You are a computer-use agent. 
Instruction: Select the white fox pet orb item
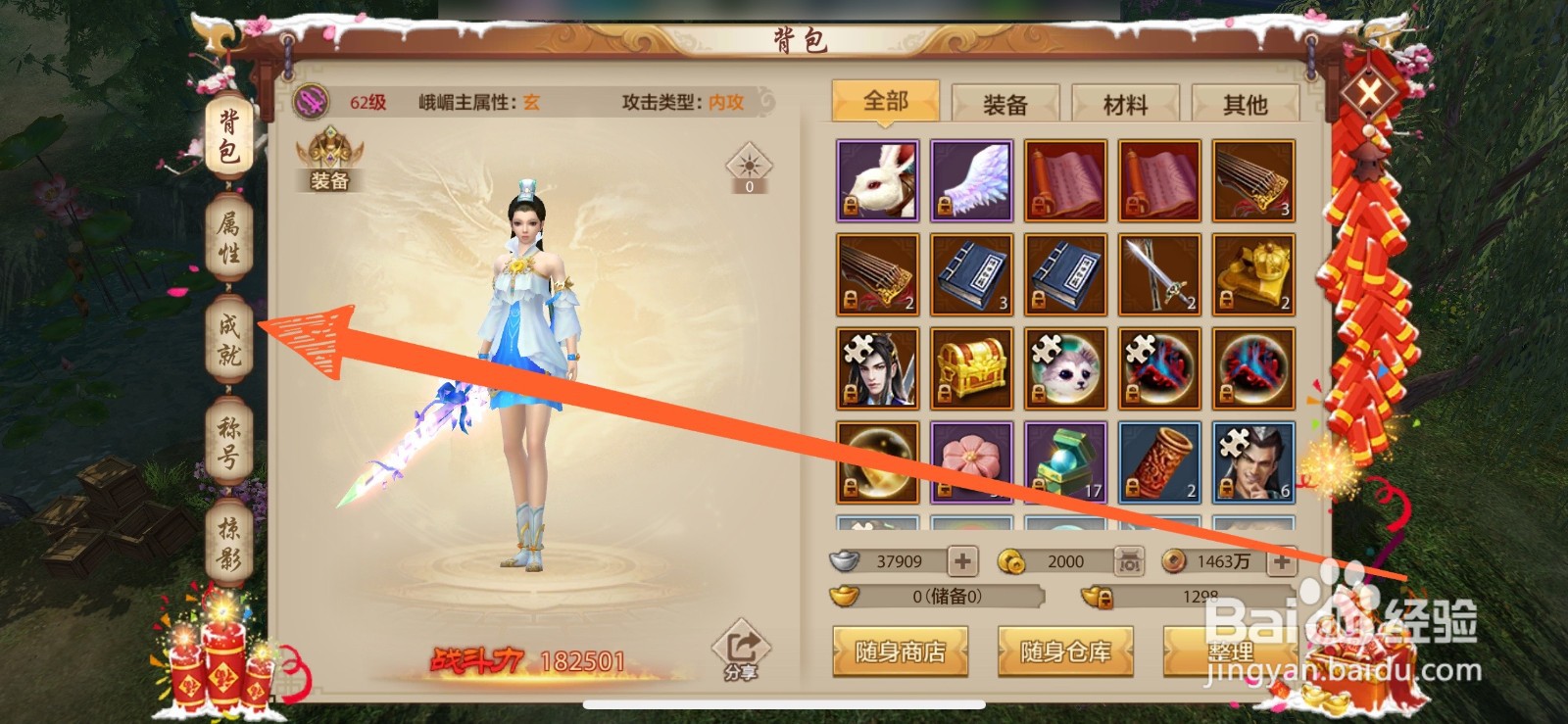(1065, 367)
